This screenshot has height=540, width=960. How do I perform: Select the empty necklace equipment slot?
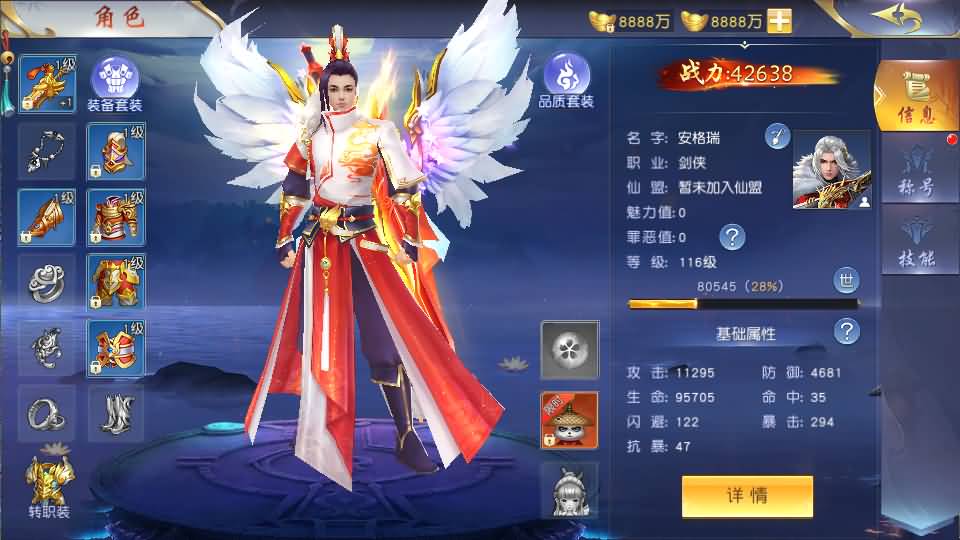click(x=47, y=150)
